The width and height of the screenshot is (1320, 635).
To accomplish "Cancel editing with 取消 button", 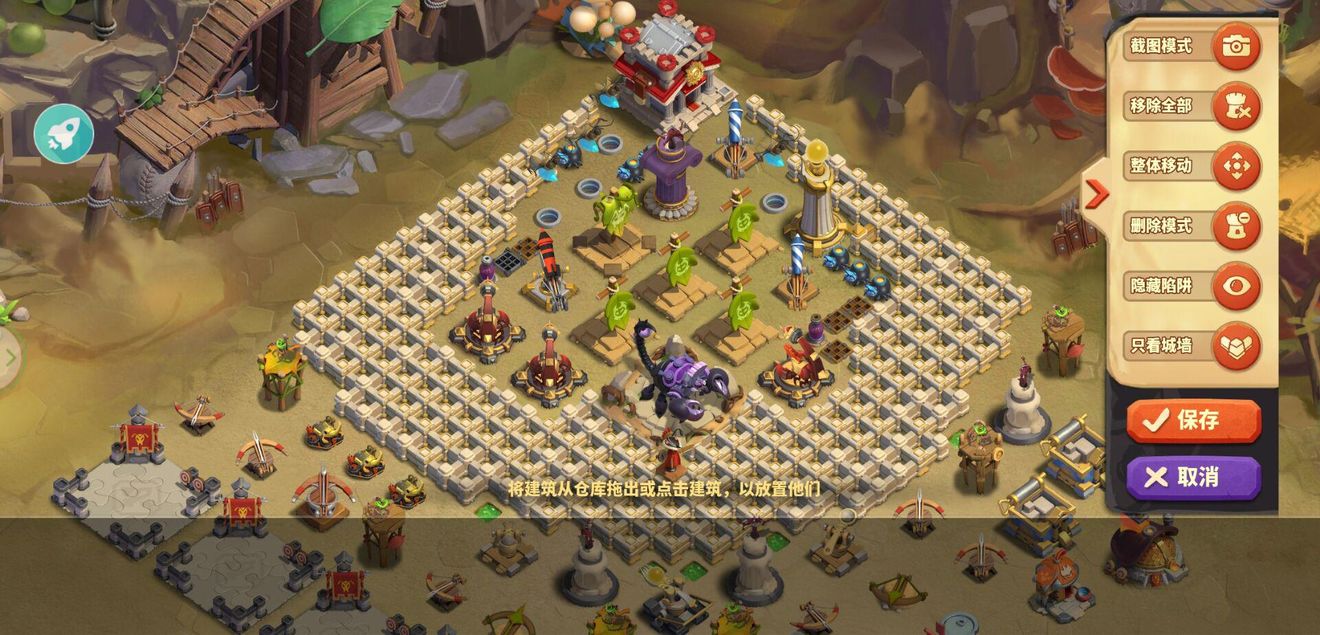I will pos(1193,477).
